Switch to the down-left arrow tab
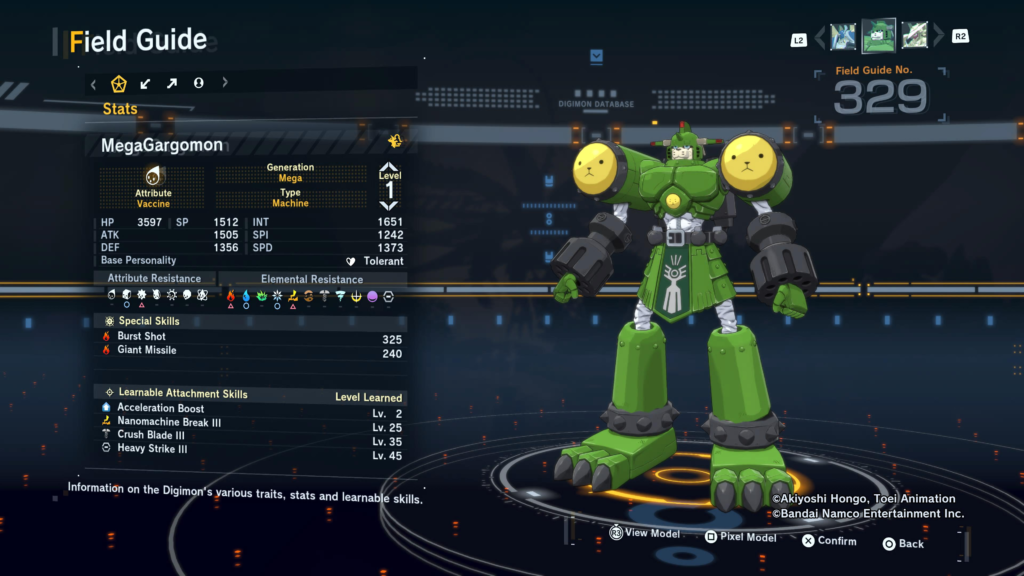The height and width of the screenshot is (576, 1024). pyautogui.click(x=146, y=83)
